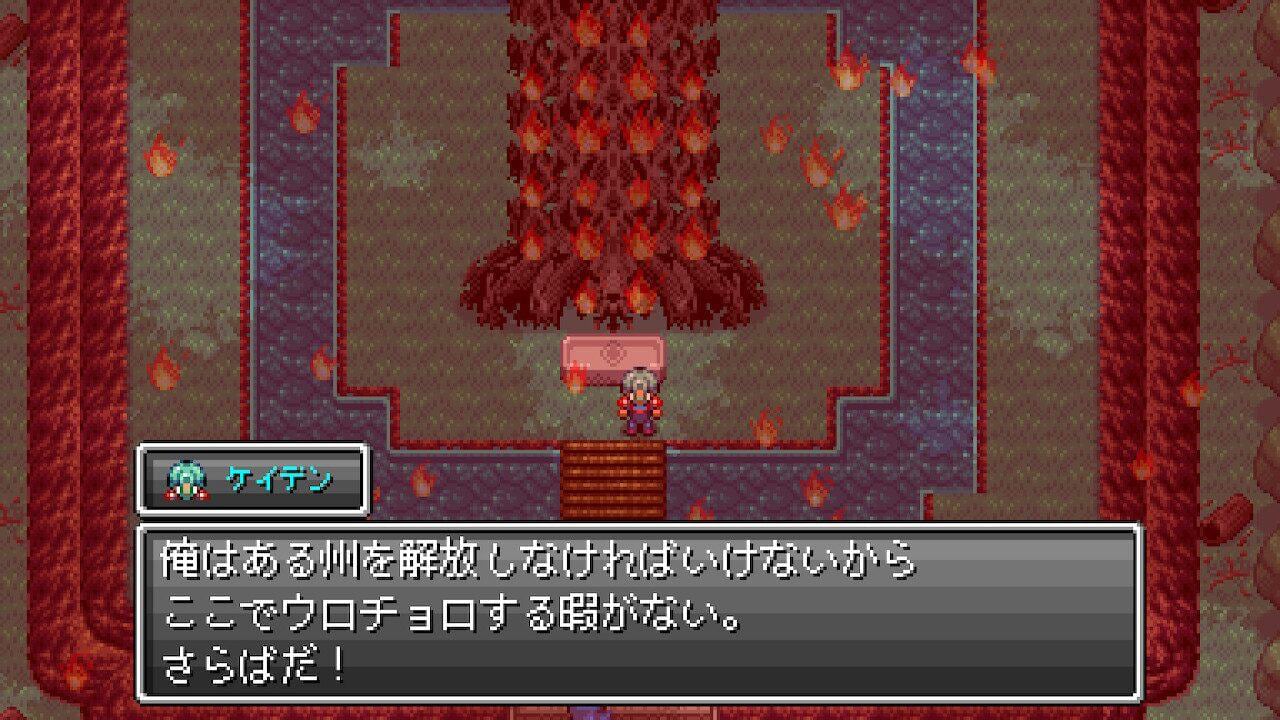Select the player character sprite below the sign
The image size is (1280, 720).
pyautogui.click(x=640, y=400)
